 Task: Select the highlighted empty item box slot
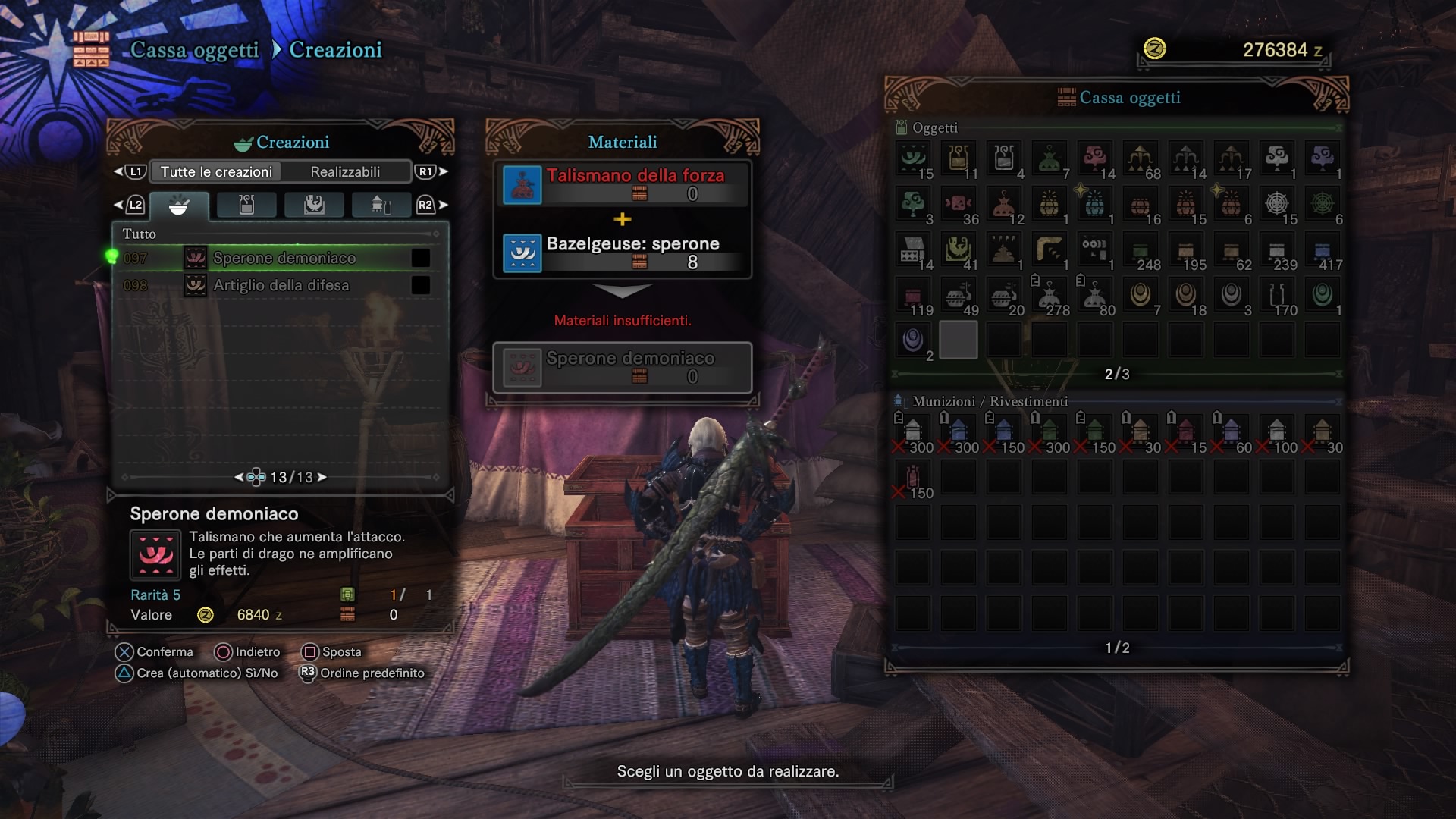click(959, 340)
